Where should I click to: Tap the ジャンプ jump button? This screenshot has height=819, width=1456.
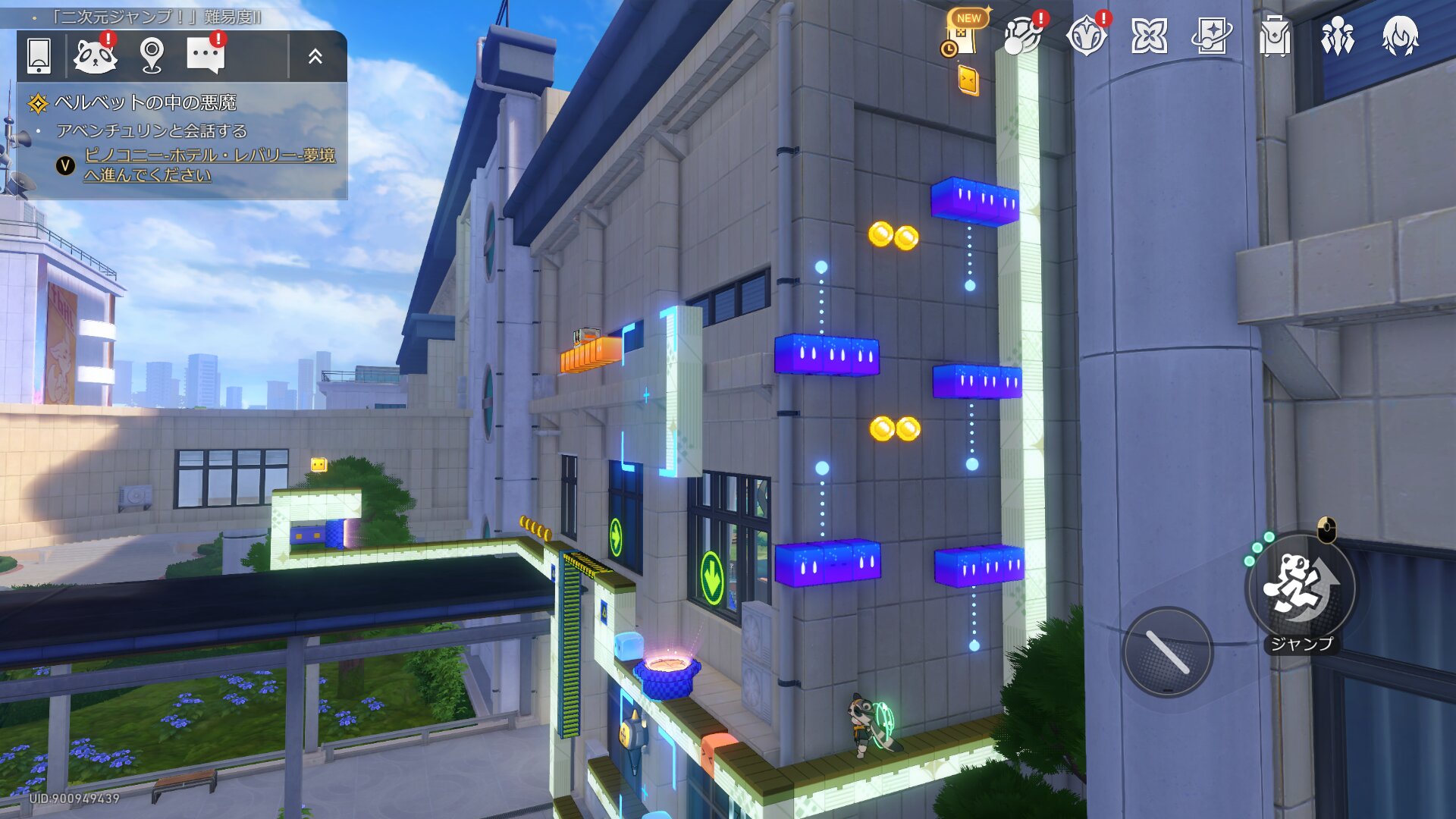tap(1301, 589)
